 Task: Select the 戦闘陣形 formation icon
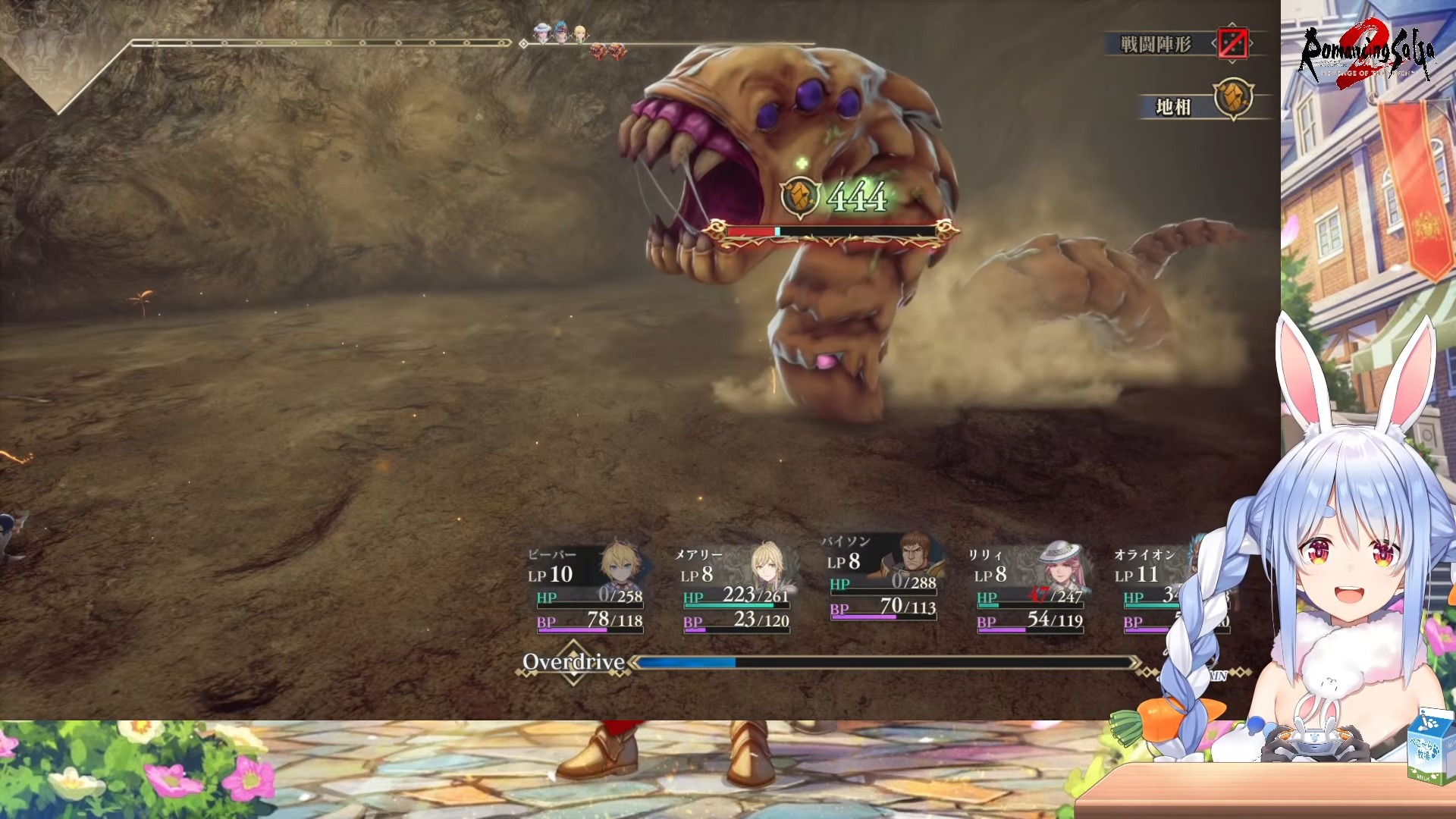1232,43
